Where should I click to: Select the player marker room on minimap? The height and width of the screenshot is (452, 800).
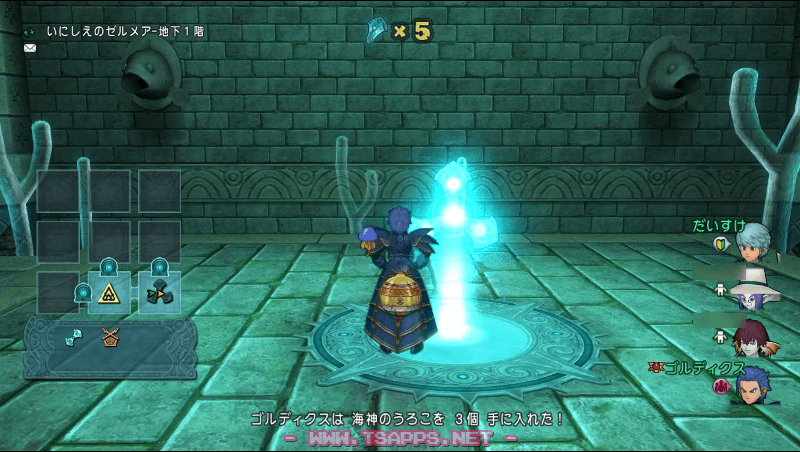[x=159, y=293]
